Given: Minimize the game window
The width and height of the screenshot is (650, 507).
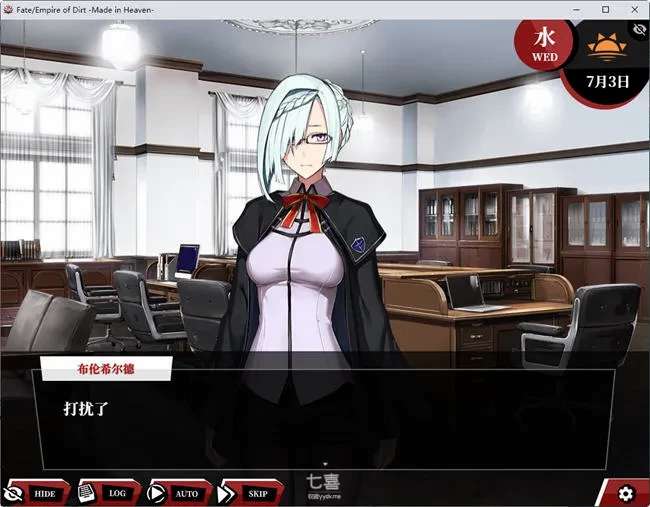Looking at the screenshot, I should pos(577,9).
